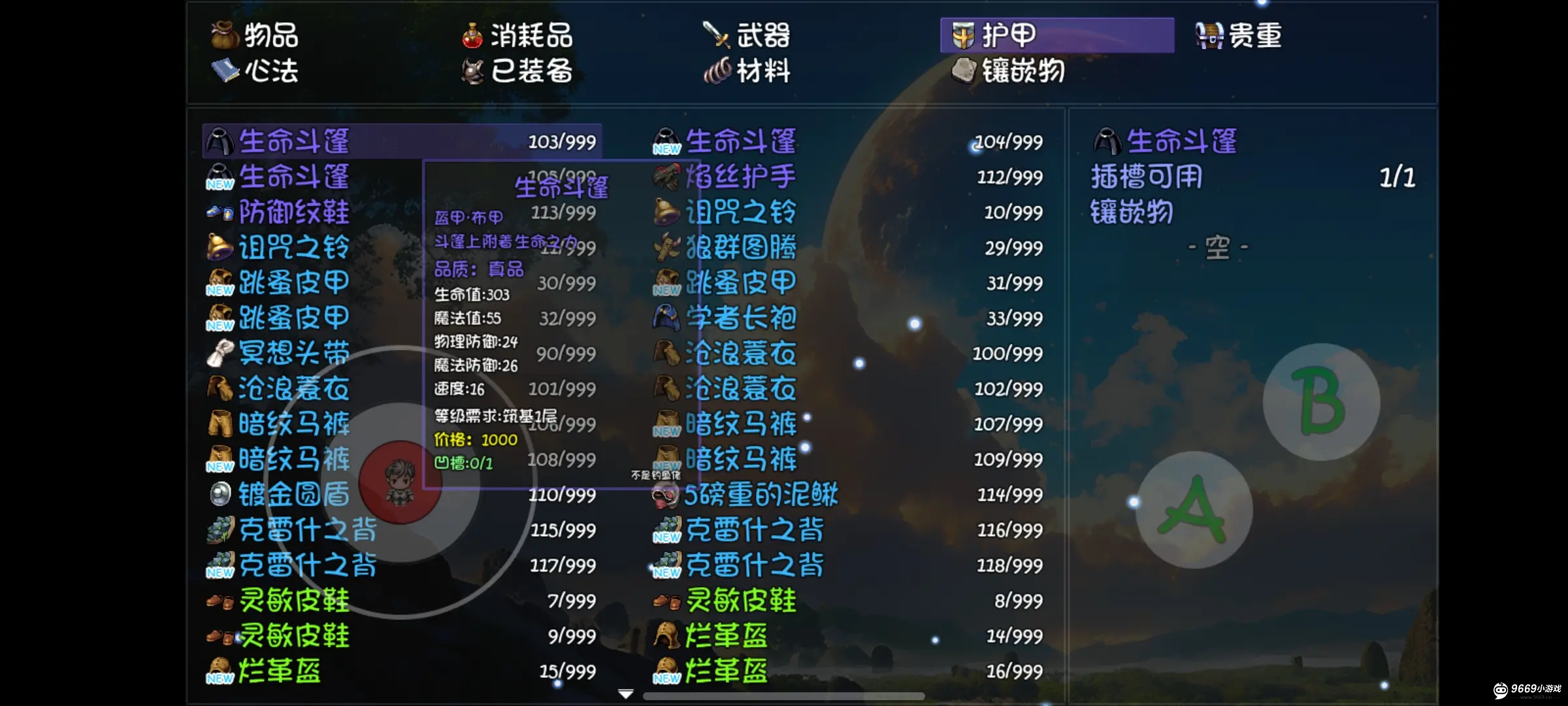Select the 5磅重的泥鳅 fish icon
Screen dimensions: 1568x706
(665, 495)
